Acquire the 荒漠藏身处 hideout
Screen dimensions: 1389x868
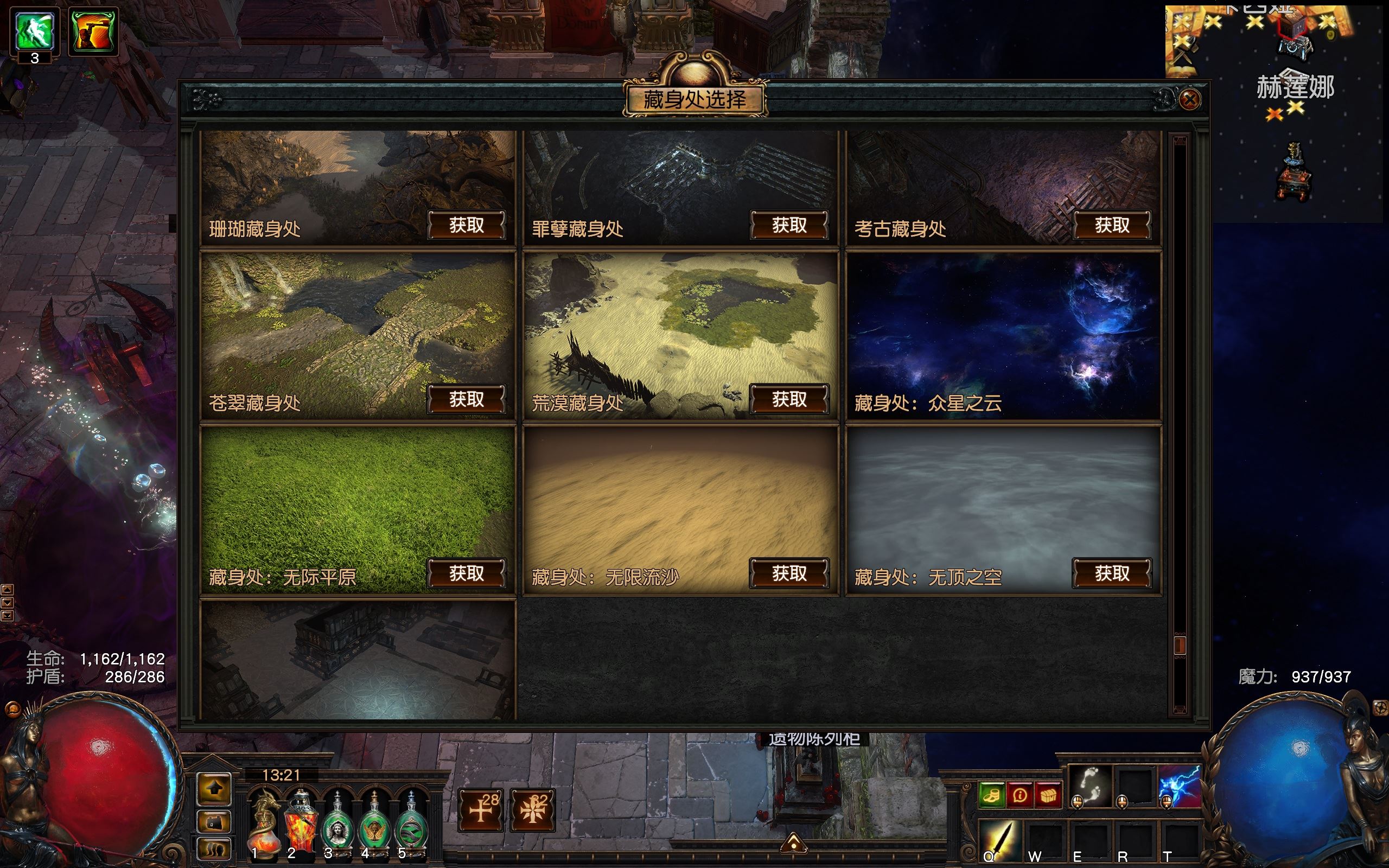click(788, 399)
